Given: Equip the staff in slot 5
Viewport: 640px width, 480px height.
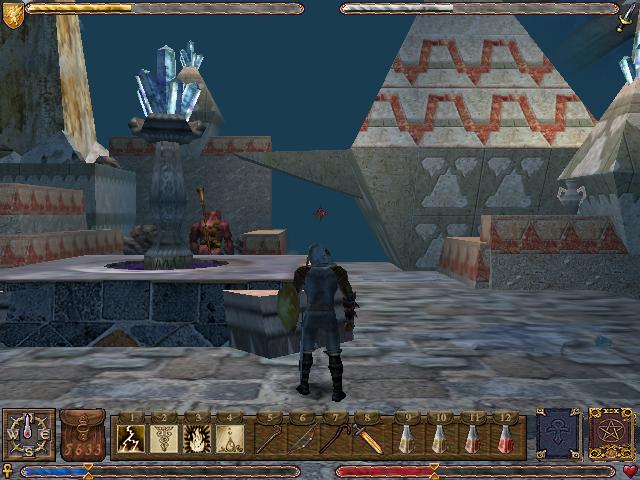Looking at the screenshot, I should (x=269, y=437).
